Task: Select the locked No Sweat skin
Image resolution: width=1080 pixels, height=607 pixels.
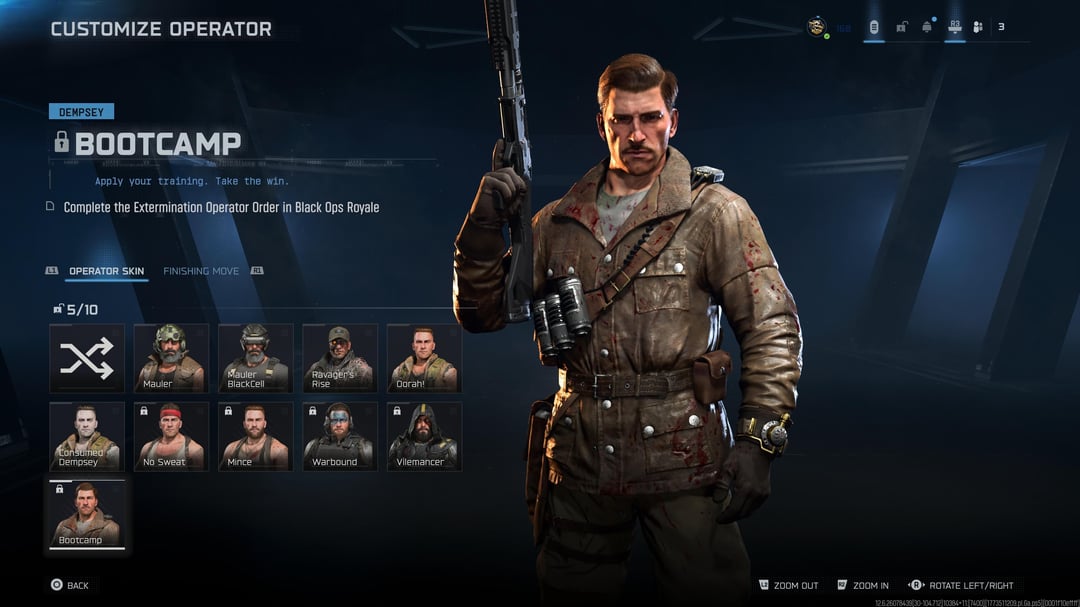Action: click(x=171, y=436)
